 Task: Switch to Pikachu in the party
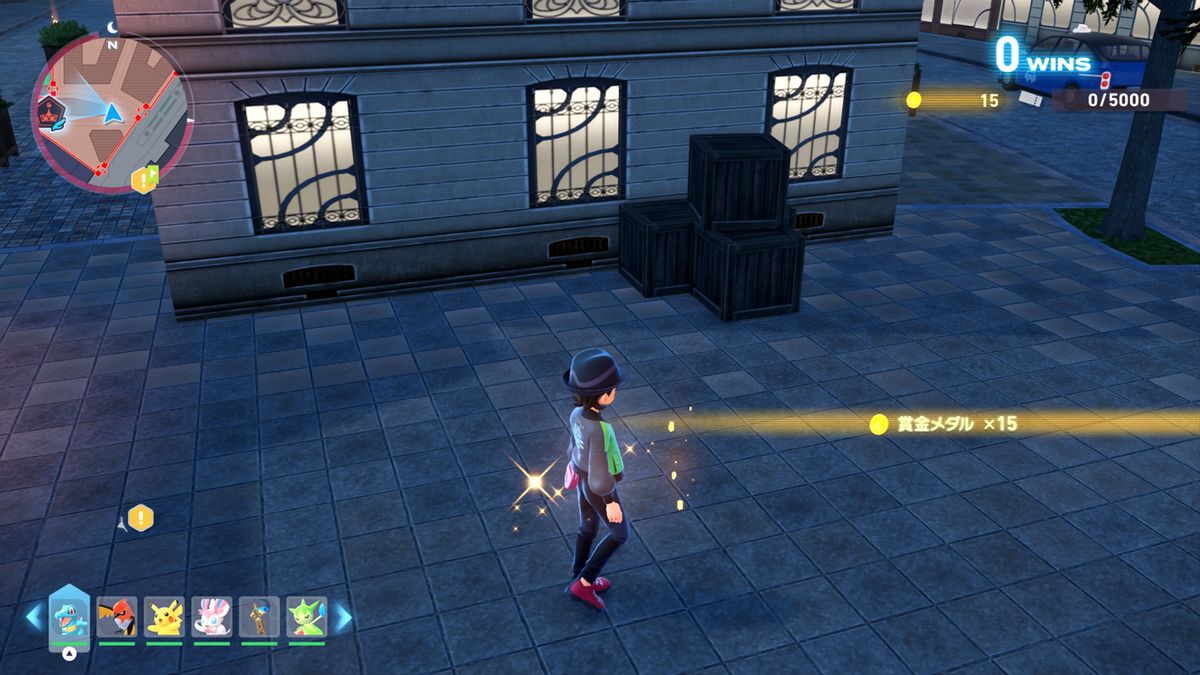tap(164, 616)
